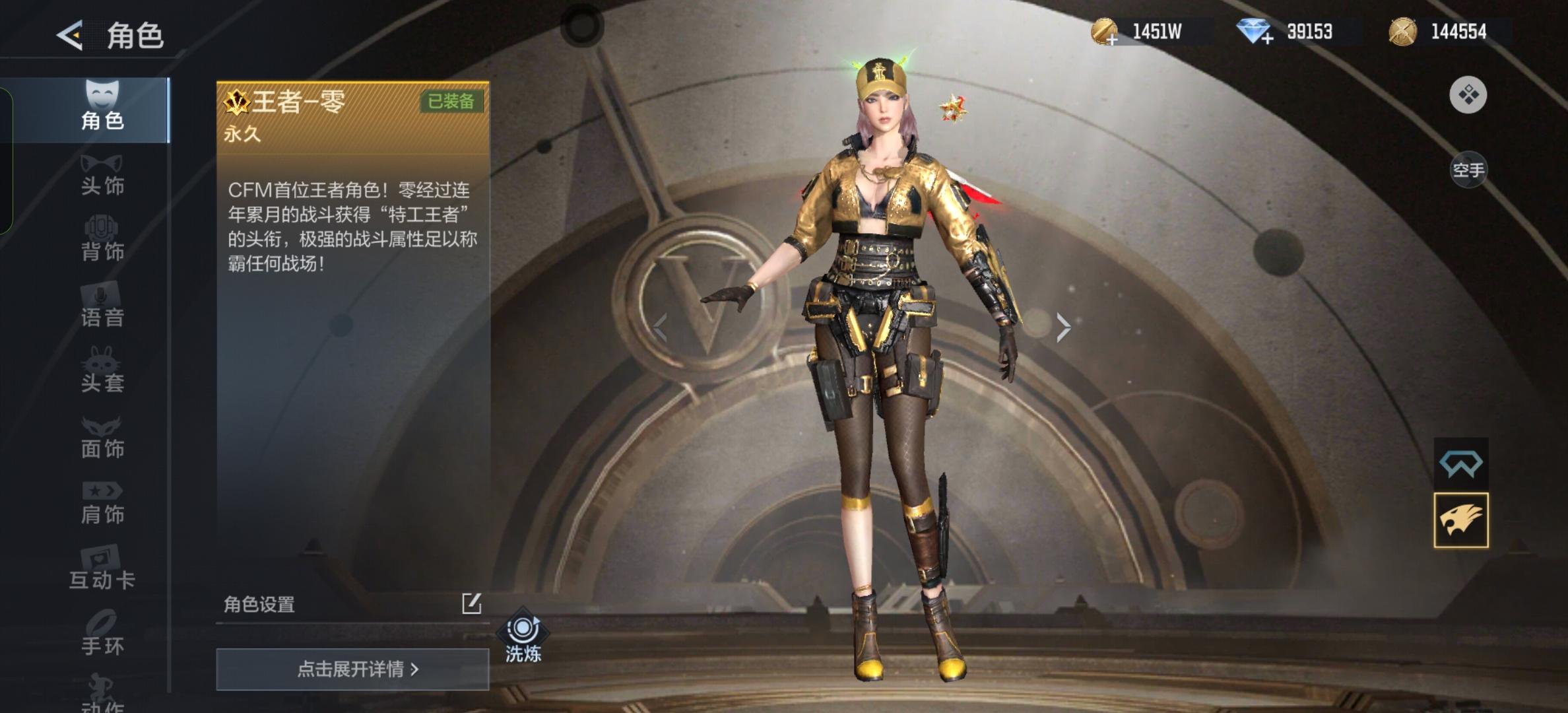Switch to the 语音 tab
This screenshot has width=1568, height=713.
click(102, 306)
